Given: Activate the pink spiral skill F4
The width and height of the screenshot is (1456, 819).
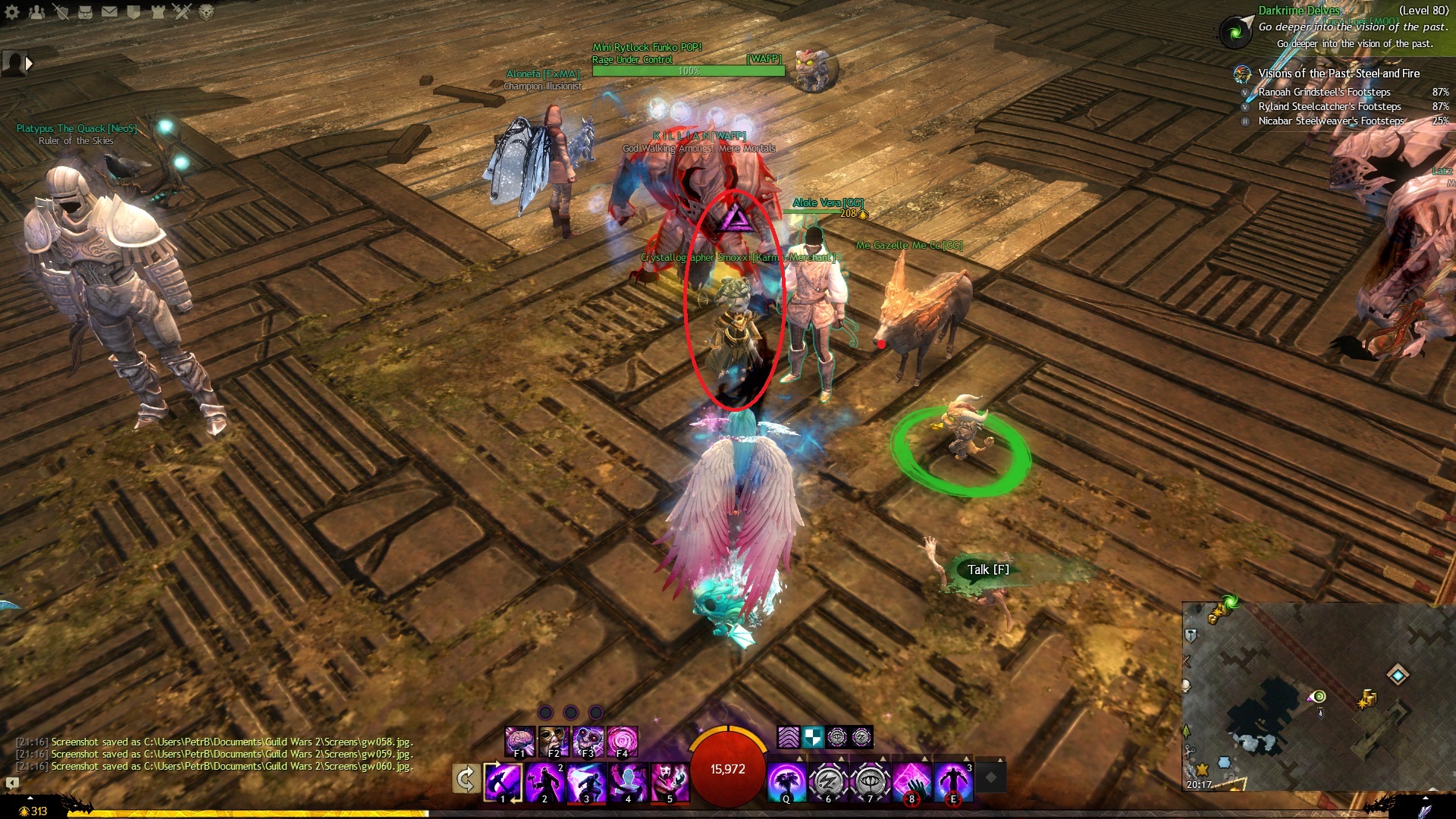Looking at the screenshot, I should (623, 741).
